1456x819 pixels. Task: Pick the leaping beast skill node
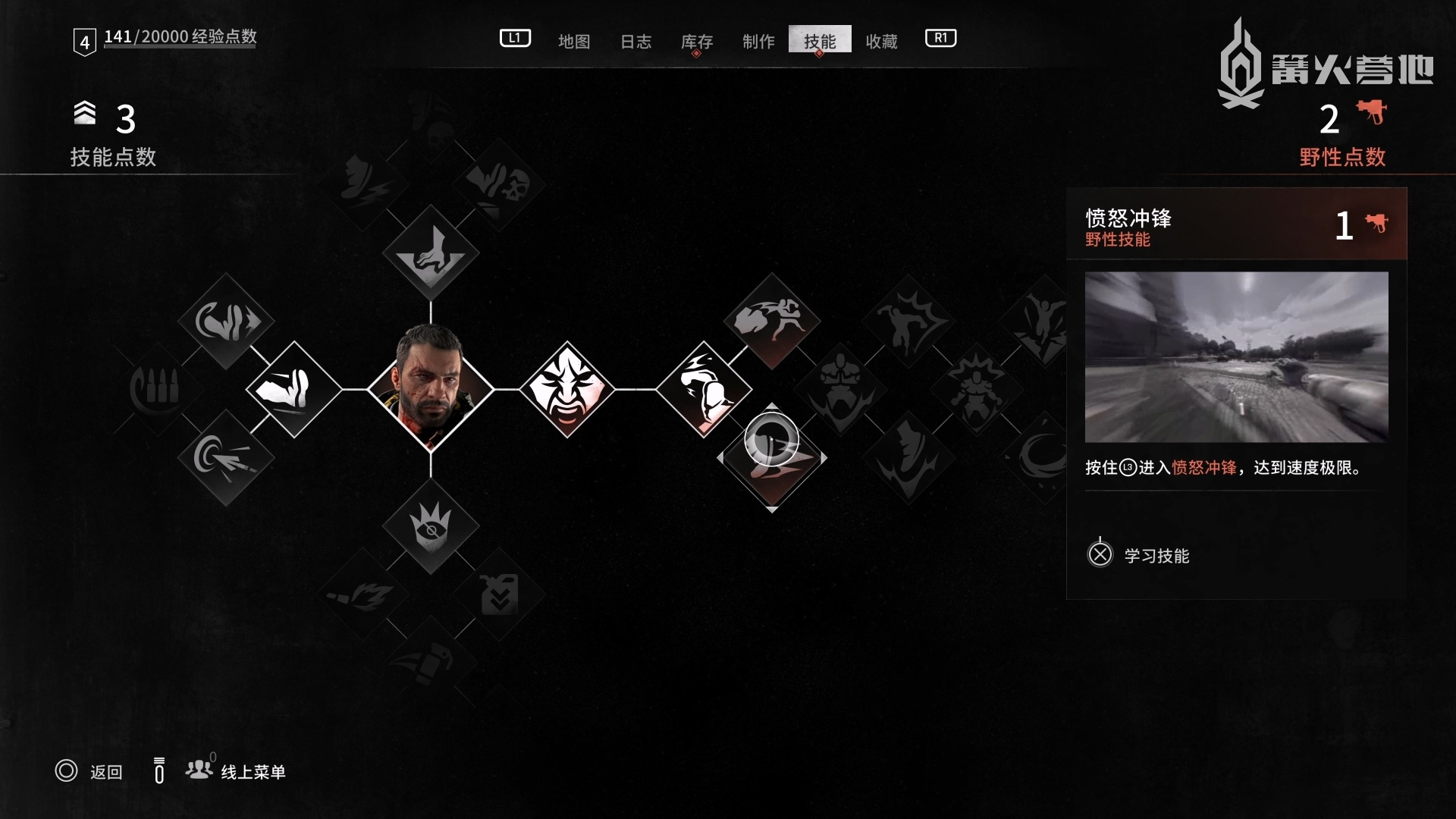point(772,321)
